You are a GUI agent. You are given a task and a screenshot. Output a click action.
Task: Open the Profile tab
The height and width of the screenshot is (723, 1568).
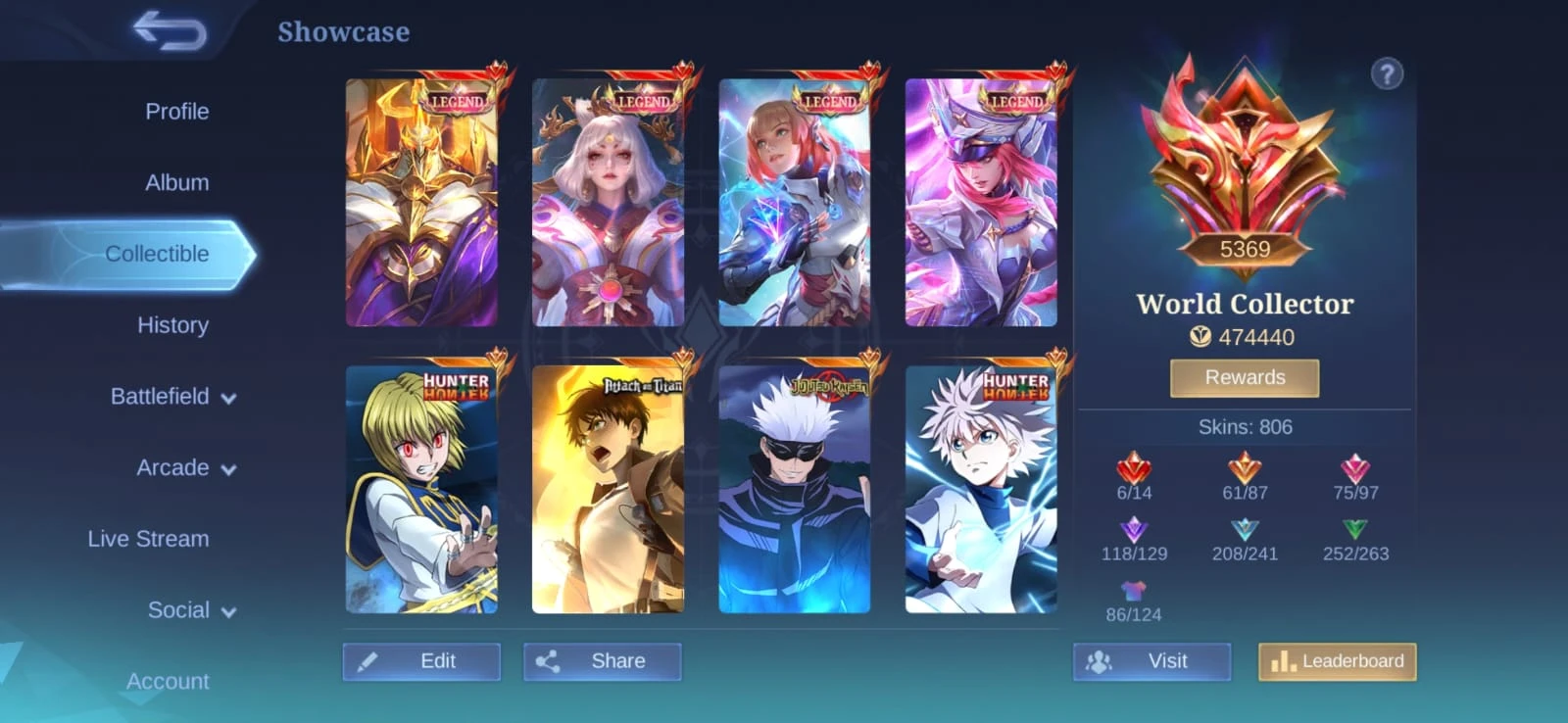(x=176, y=112)
